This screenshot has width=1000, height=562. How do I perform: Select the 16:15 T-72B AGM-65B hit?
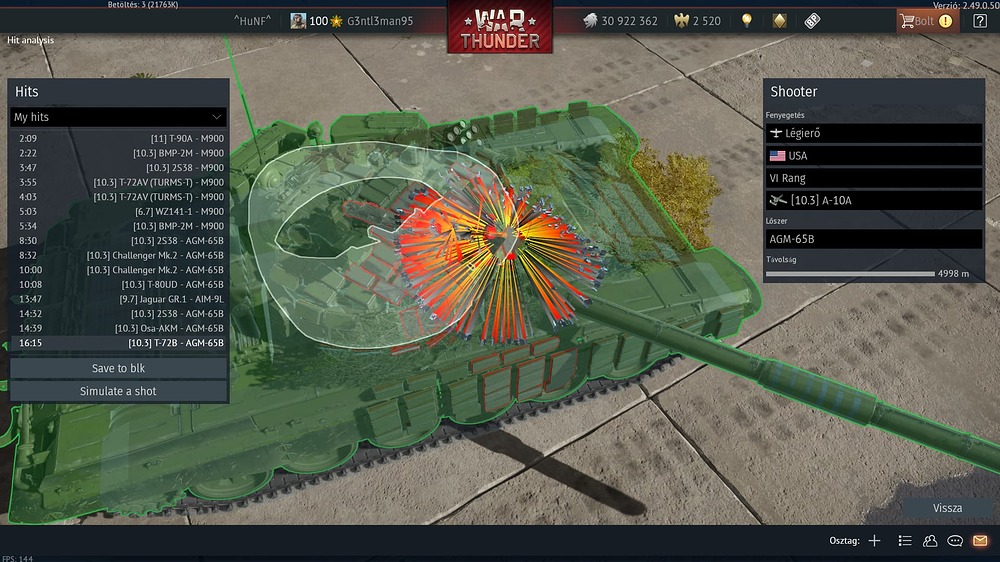pos(118,343)
